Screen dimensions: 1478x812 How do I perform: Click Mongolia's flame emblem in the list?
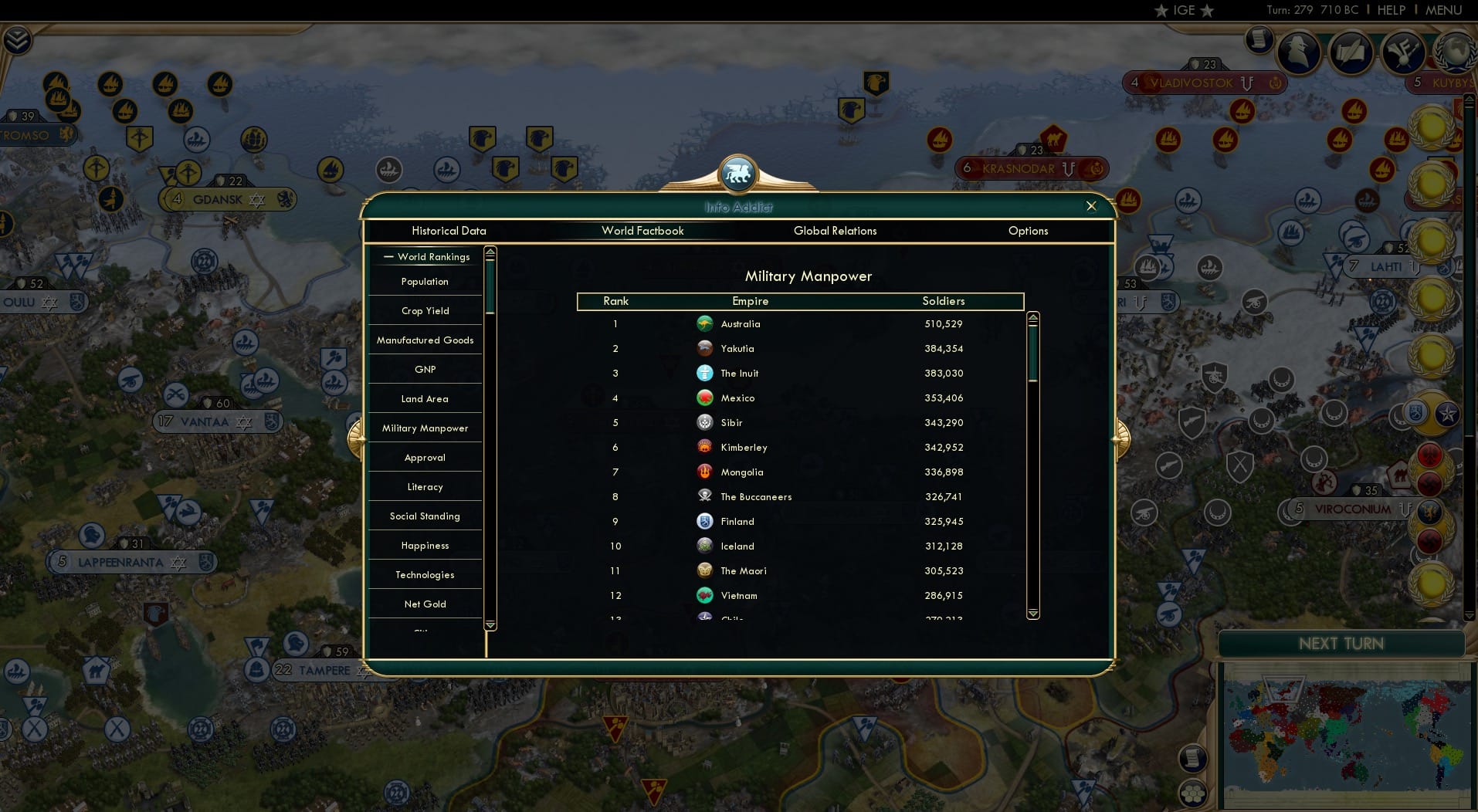point(705,472)
